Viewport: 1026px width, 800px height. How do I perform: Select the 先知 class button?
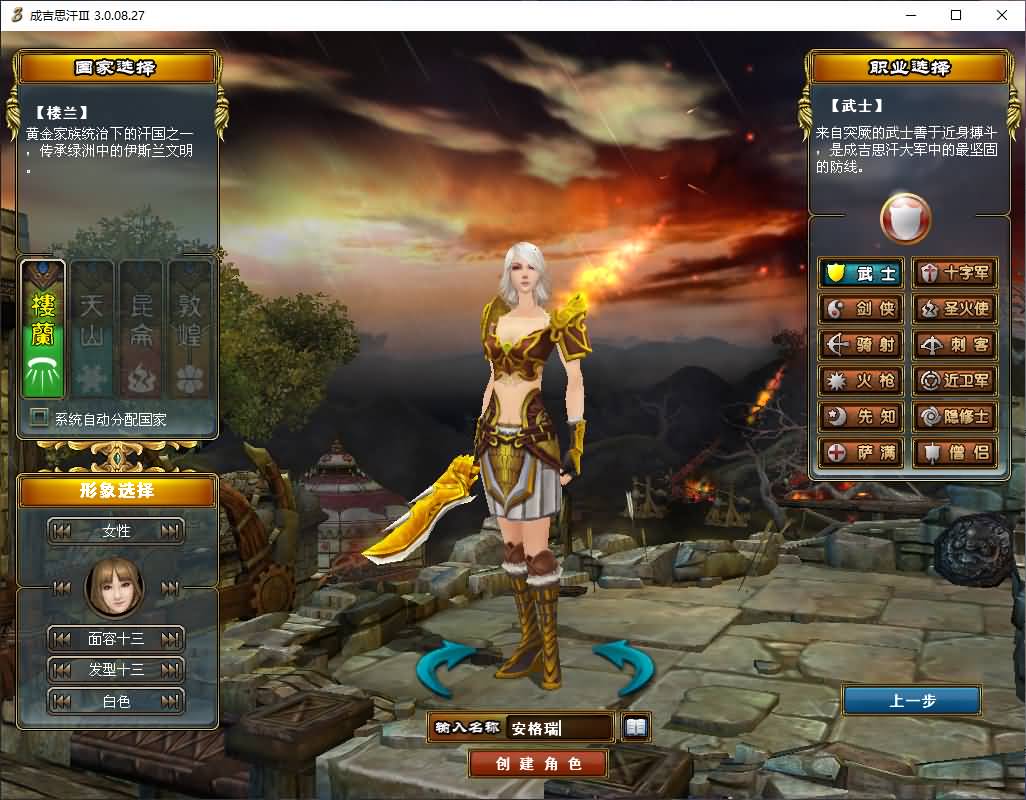pyautogui.click(x=861, y=417)
